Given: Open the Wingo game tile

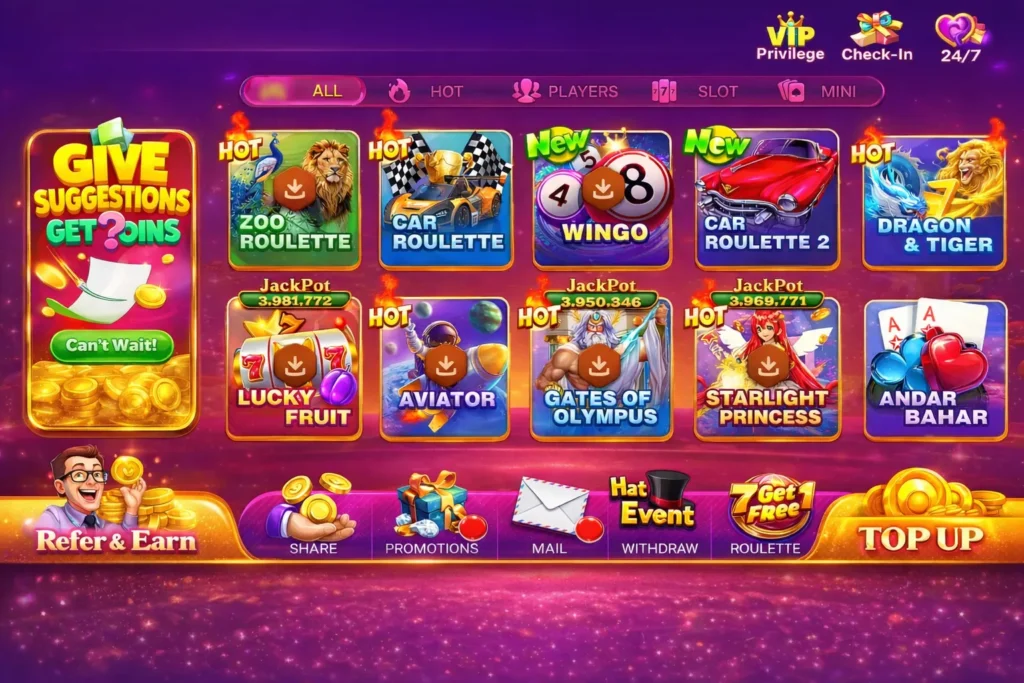Looking at the screenshot, I should [602, 200].
